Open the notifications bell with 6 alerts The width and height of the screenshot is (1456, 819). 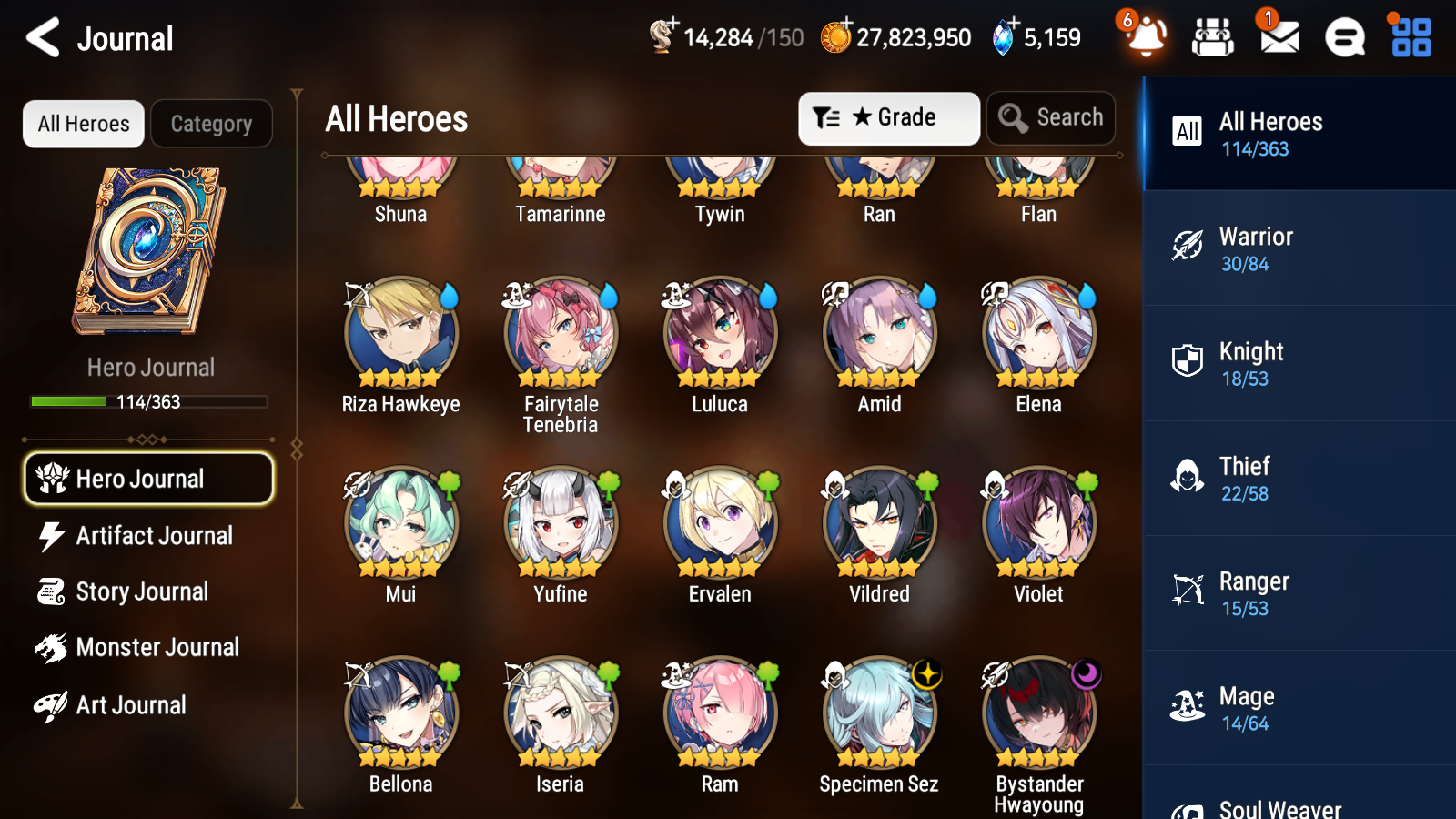[1146, 37]
